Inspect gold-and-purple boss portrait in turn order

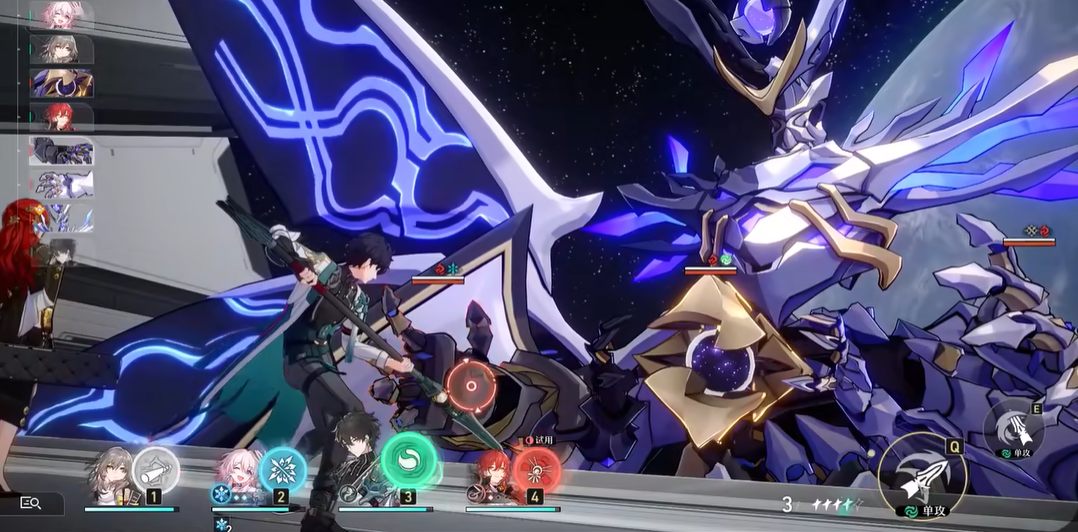62,83
